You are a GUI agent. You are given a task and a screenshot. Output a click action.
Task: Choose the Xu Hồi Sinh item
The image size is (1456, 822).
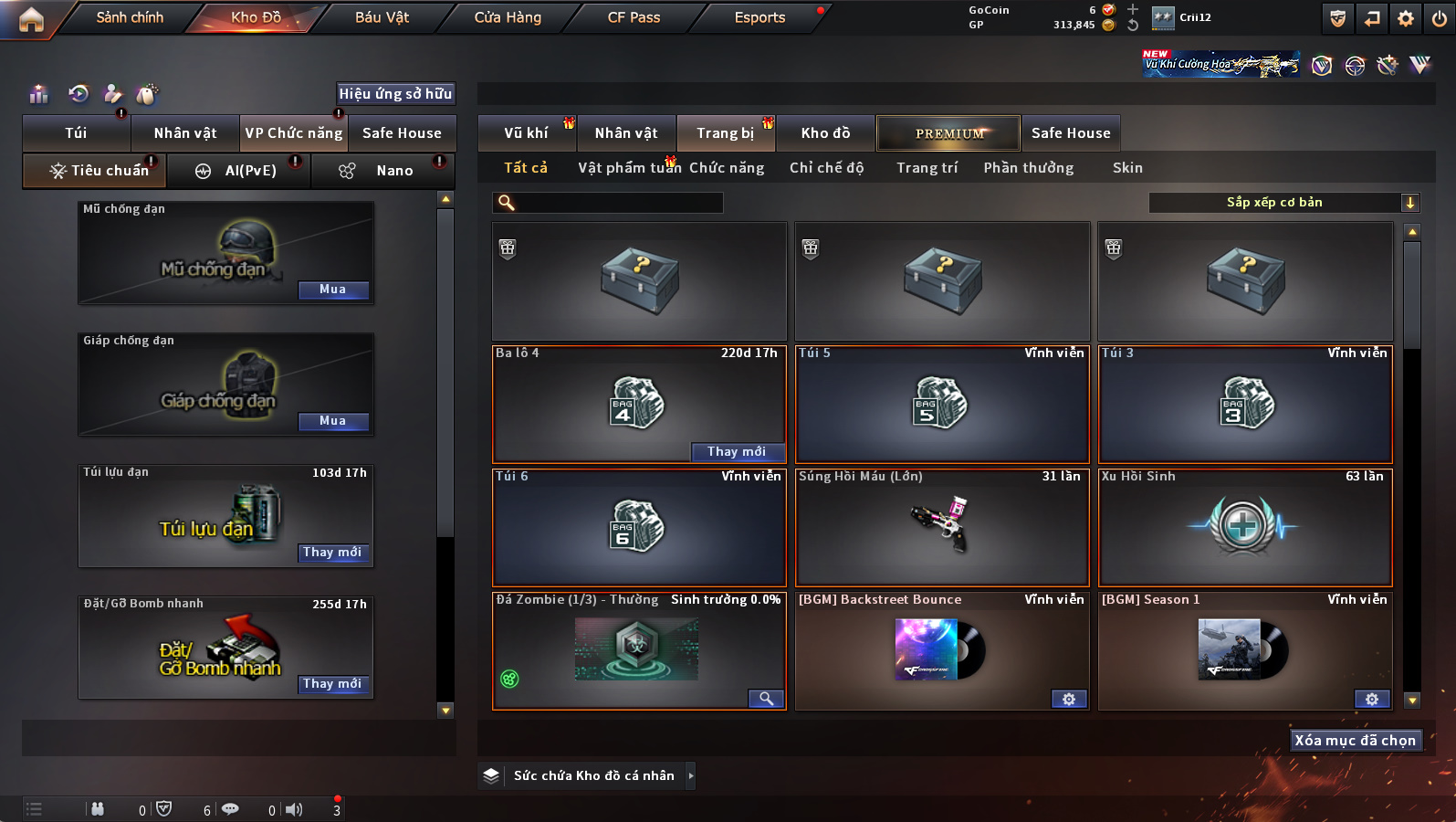pyautogui.click(x=1245, y=527)
